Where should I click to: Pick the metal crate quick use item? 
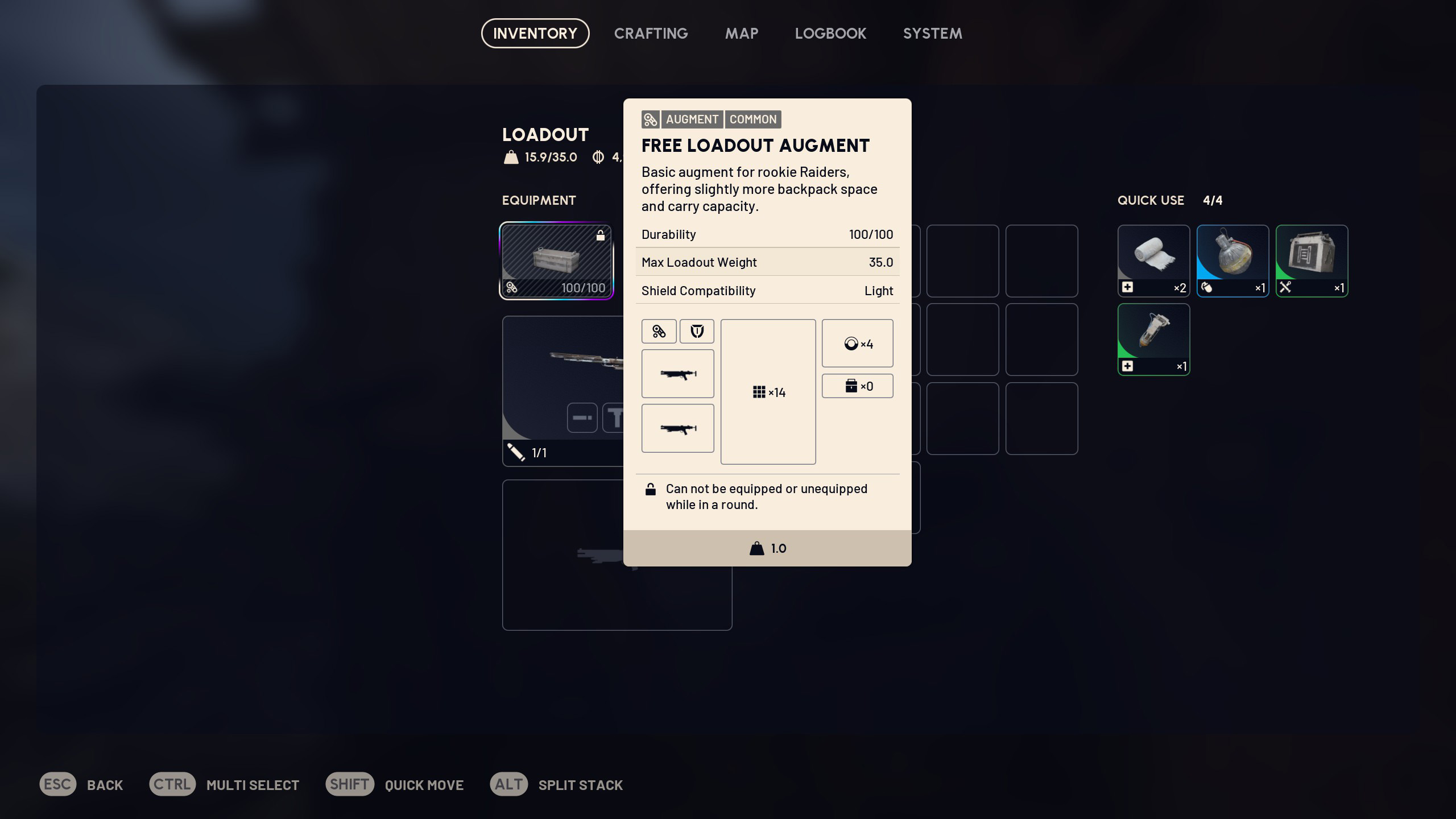tap(1312, 261)
